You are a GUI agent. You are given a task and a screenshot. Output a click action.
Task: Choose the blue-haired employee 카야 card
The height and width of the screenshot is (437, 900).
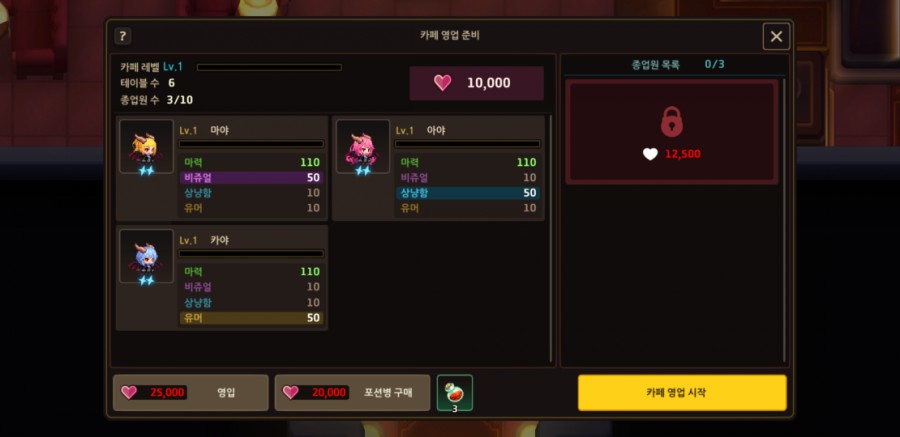222,278
